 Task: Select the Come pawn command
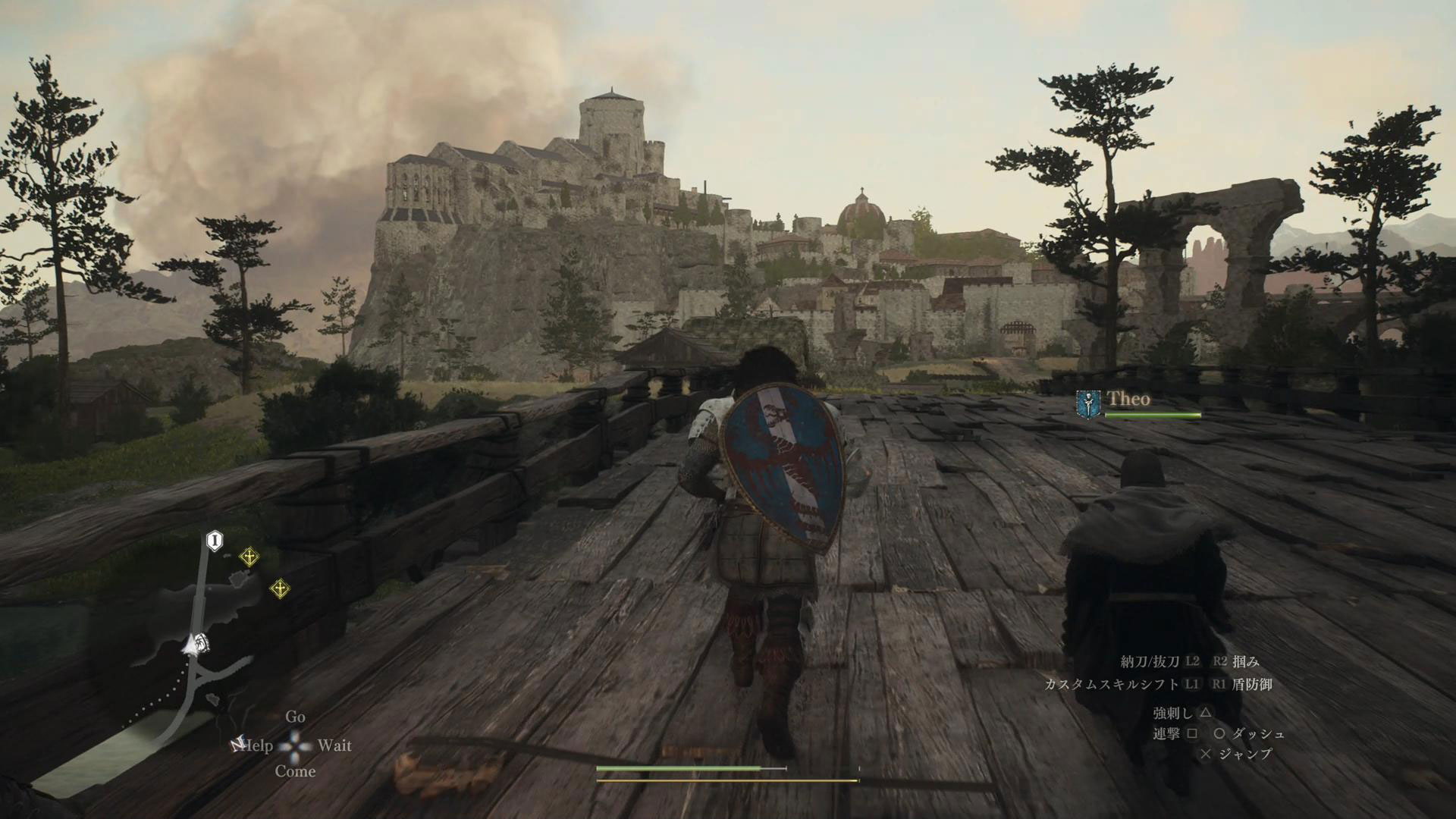[x=295, y=771]
